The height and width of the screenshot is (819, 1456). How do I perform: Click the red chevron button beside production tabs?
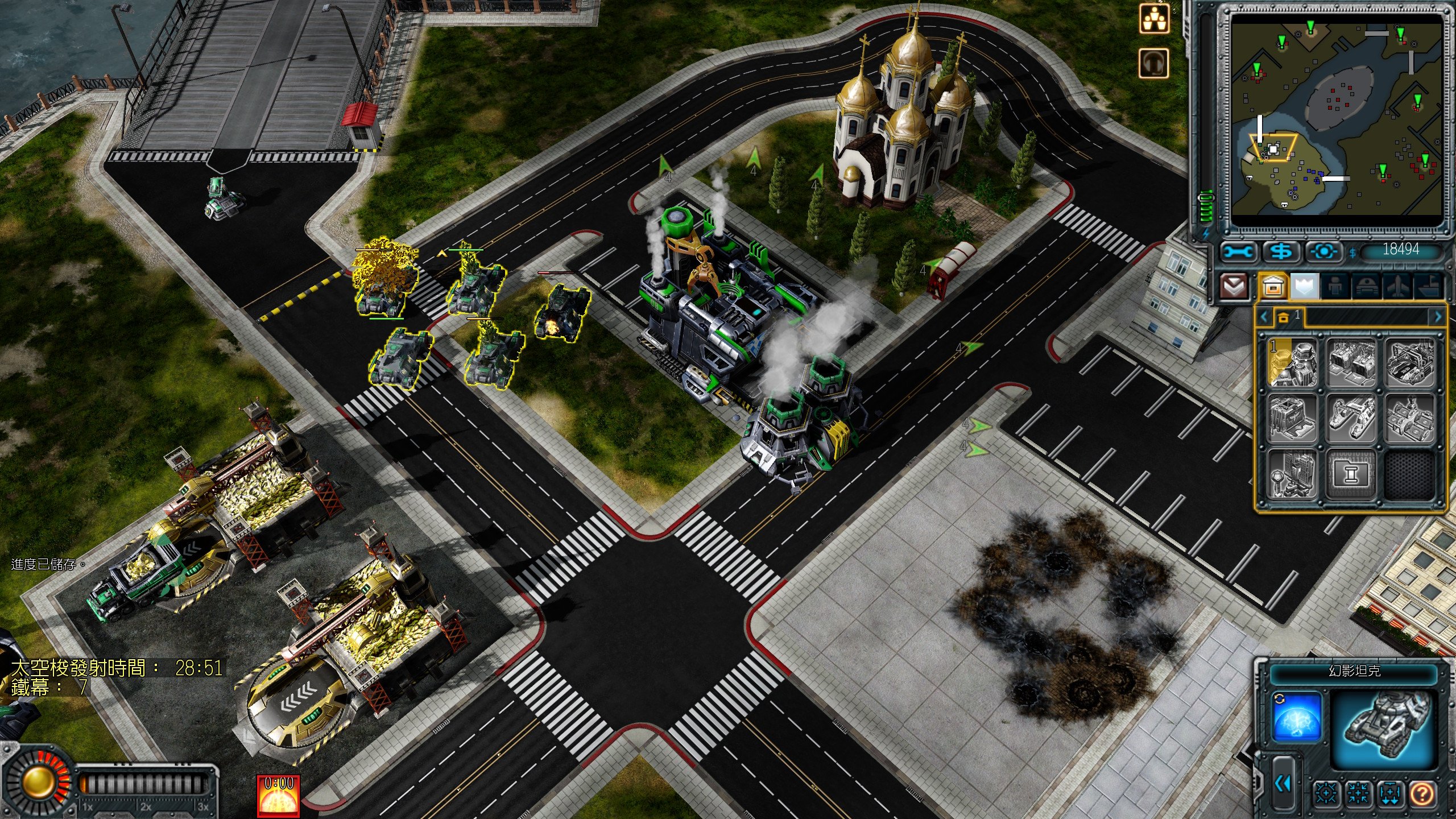tap(1234, 286)
